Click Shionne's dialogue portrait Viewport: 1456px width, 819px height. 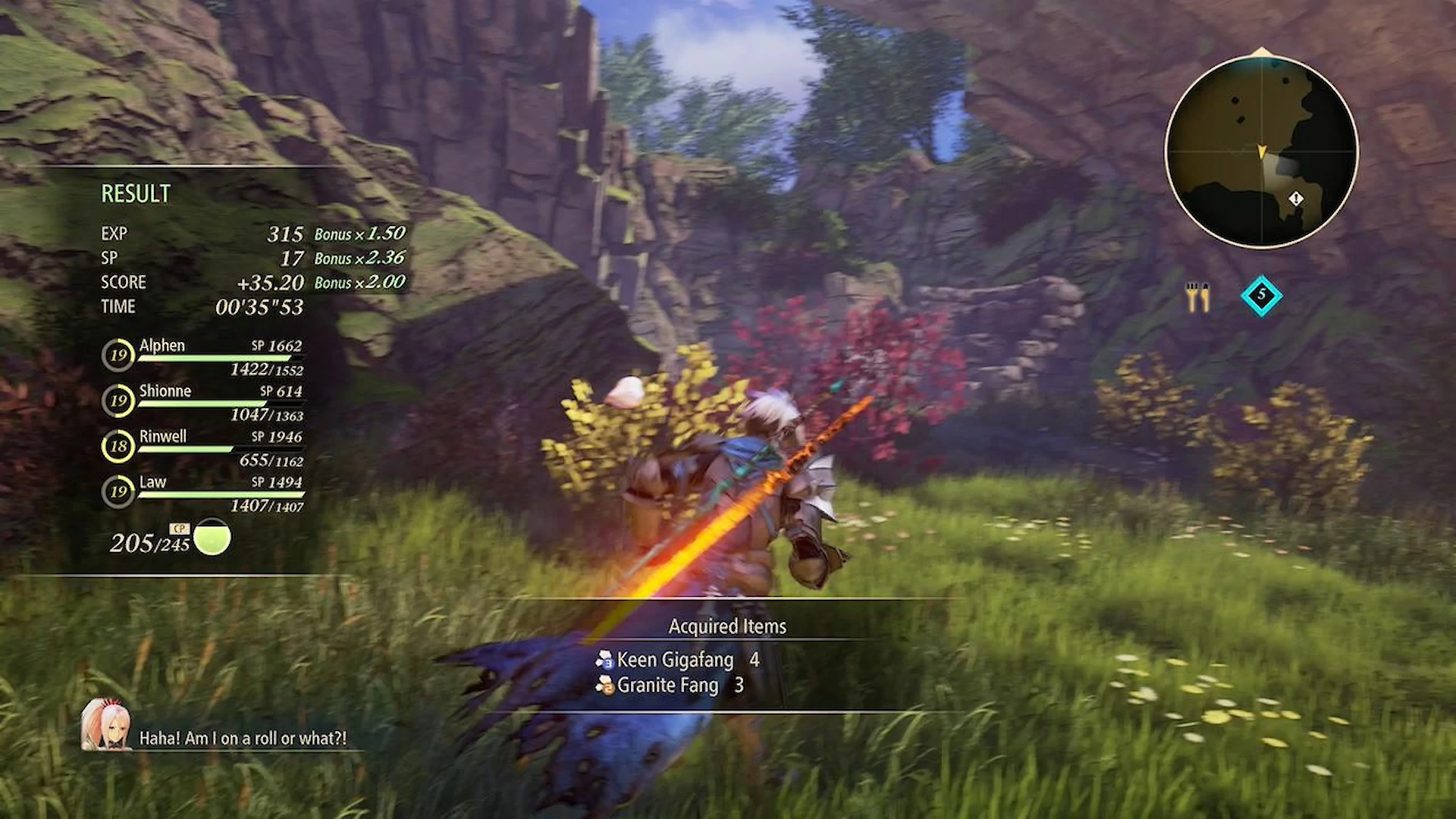click(105, 725)
